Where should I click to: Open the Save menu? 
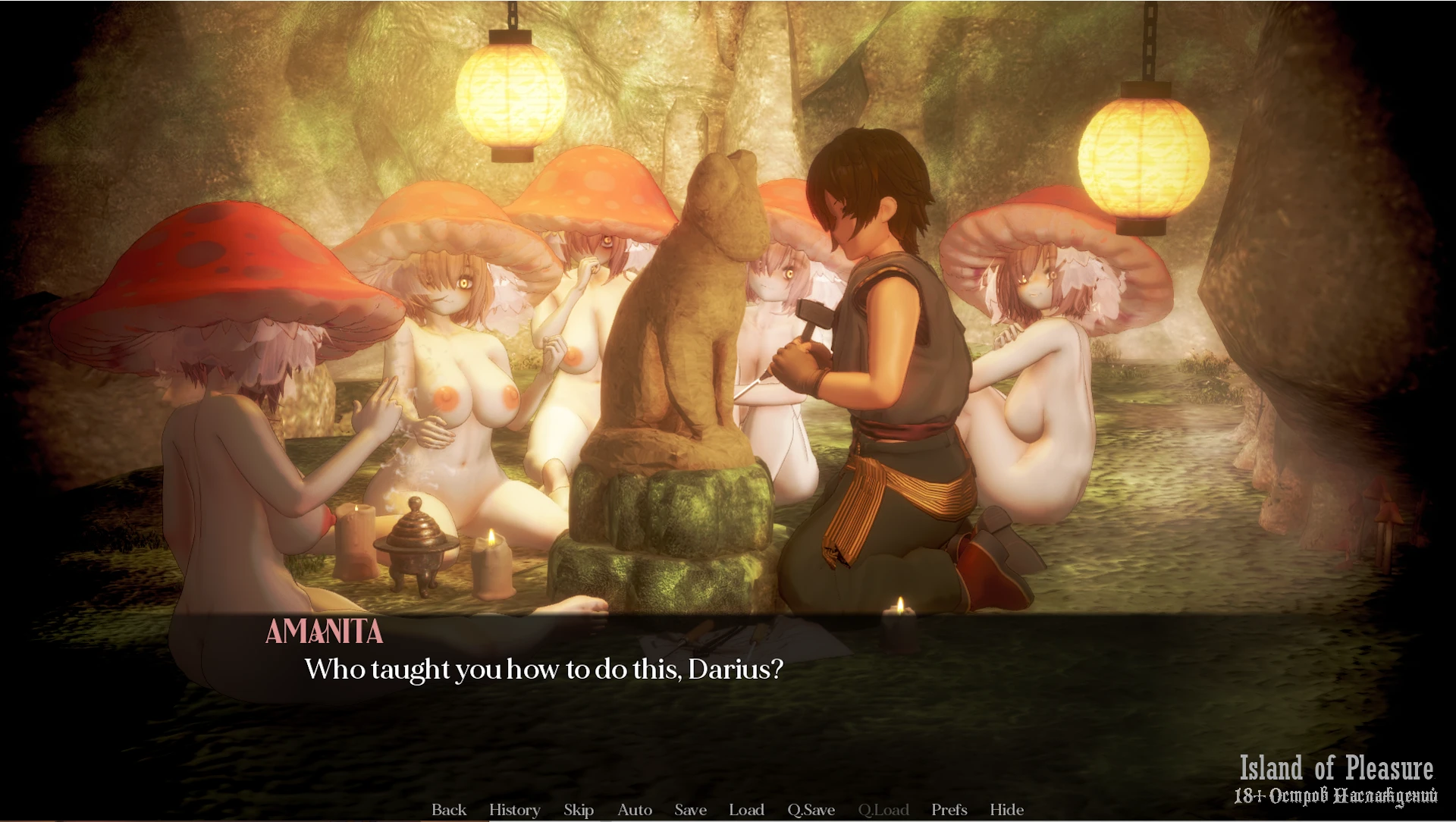click(690, 810)
